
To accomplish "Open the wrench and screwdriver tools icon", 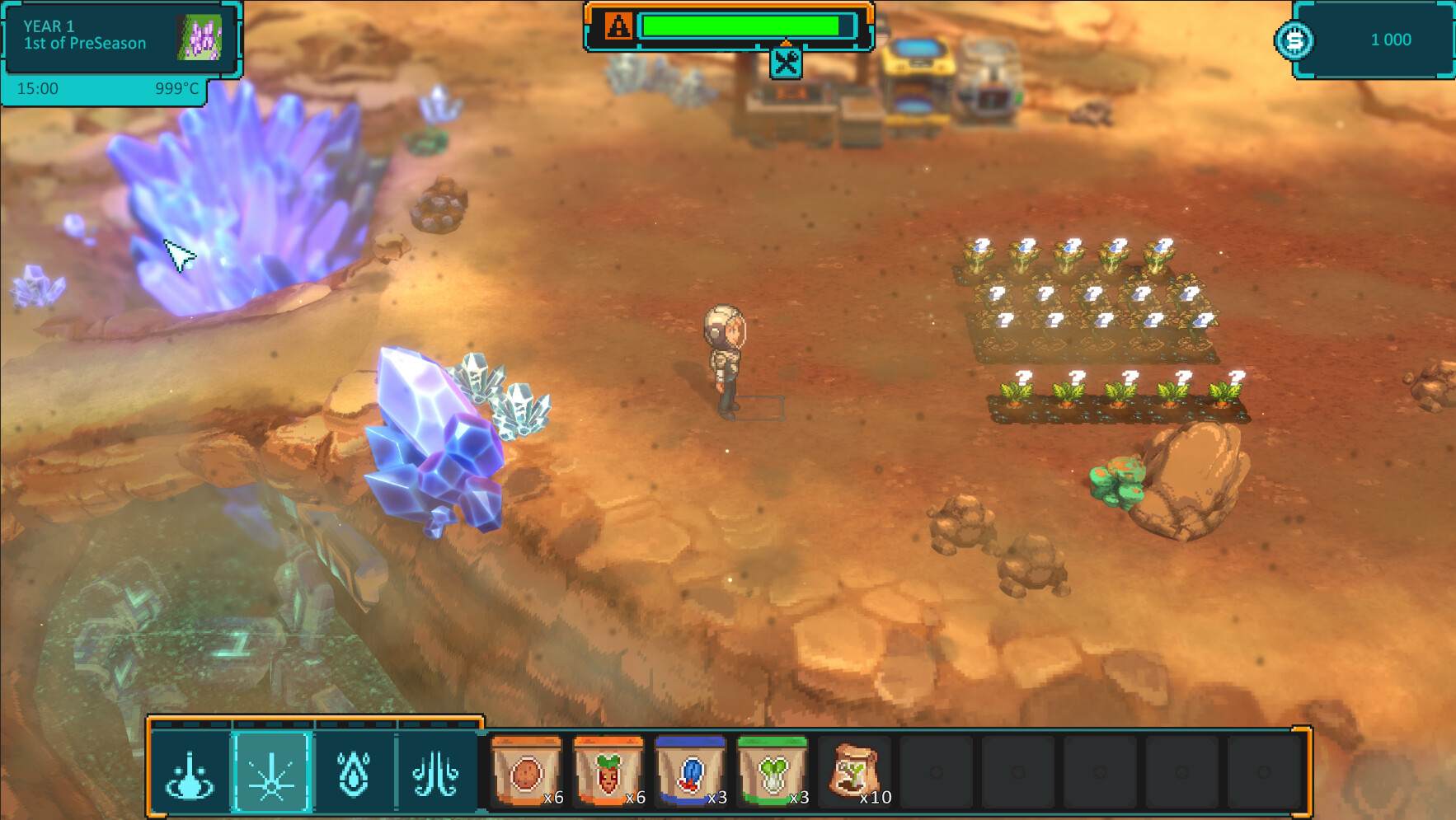I will coord(786,63).
